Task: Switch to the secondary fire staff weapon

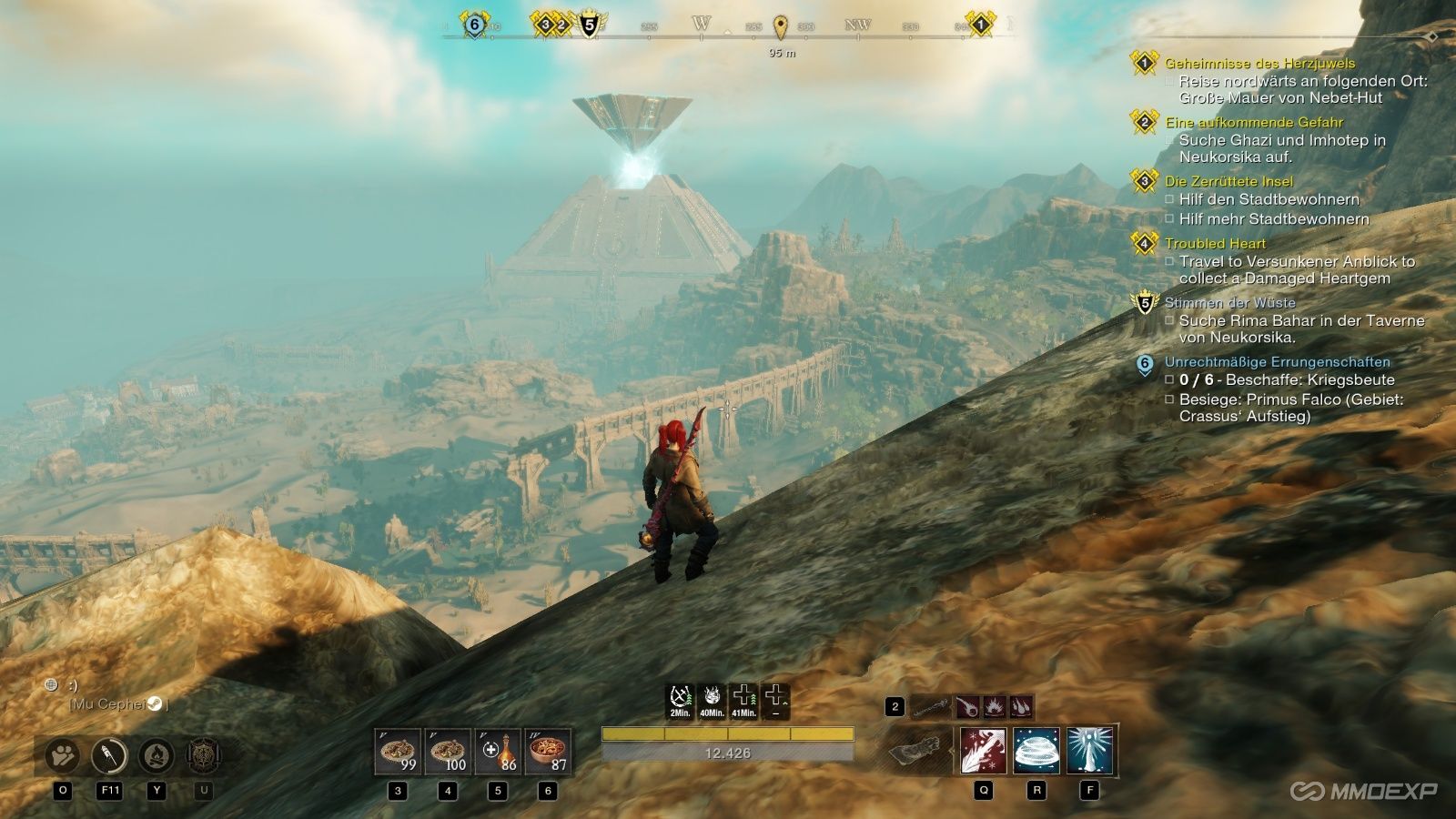Action: point(931,706)
